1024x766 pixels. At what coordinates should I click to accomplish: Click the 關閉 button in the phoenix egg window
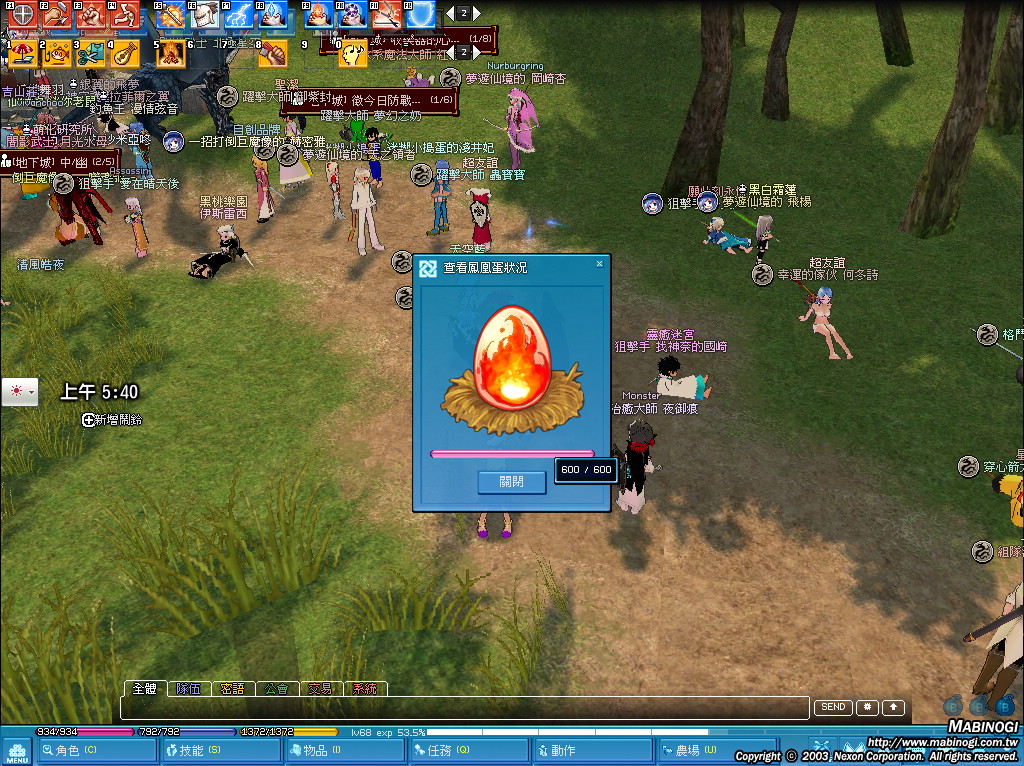[x=511, y=482]
